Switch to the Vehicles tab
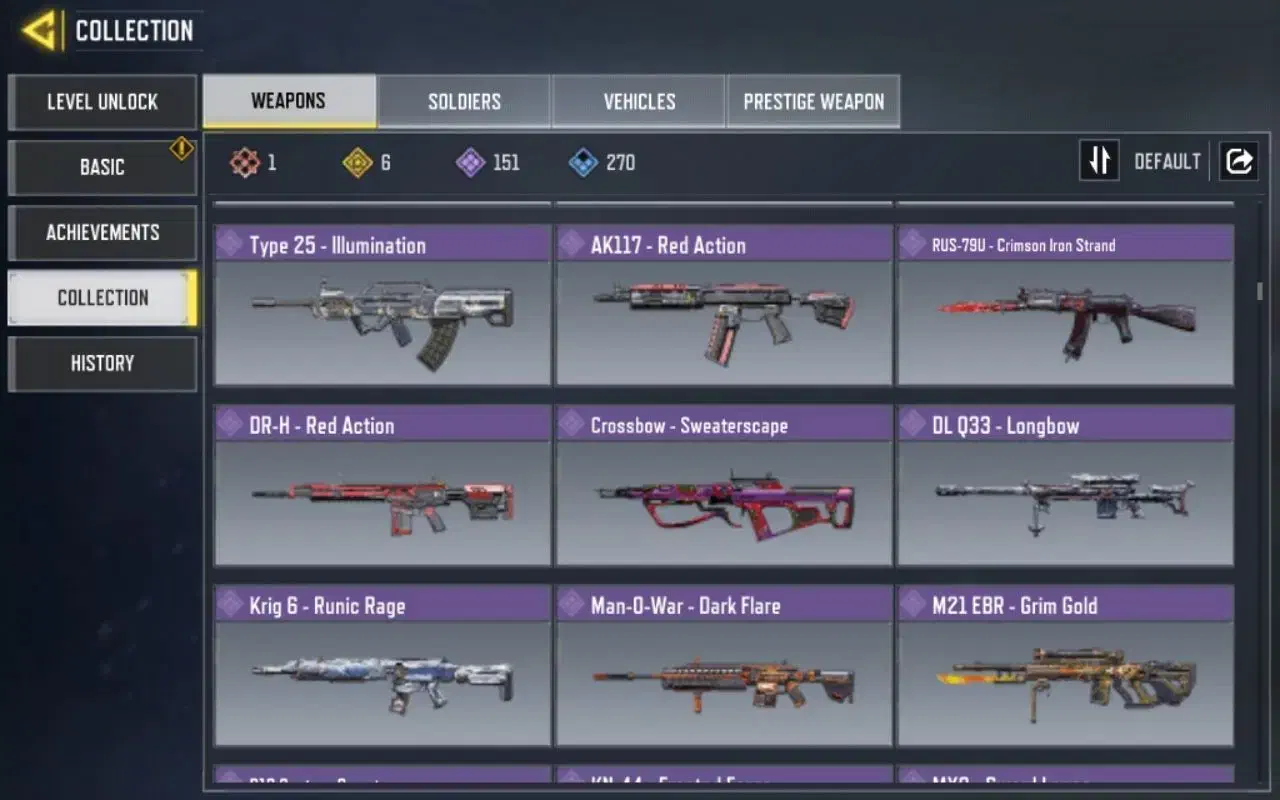 tap(639, 101)
